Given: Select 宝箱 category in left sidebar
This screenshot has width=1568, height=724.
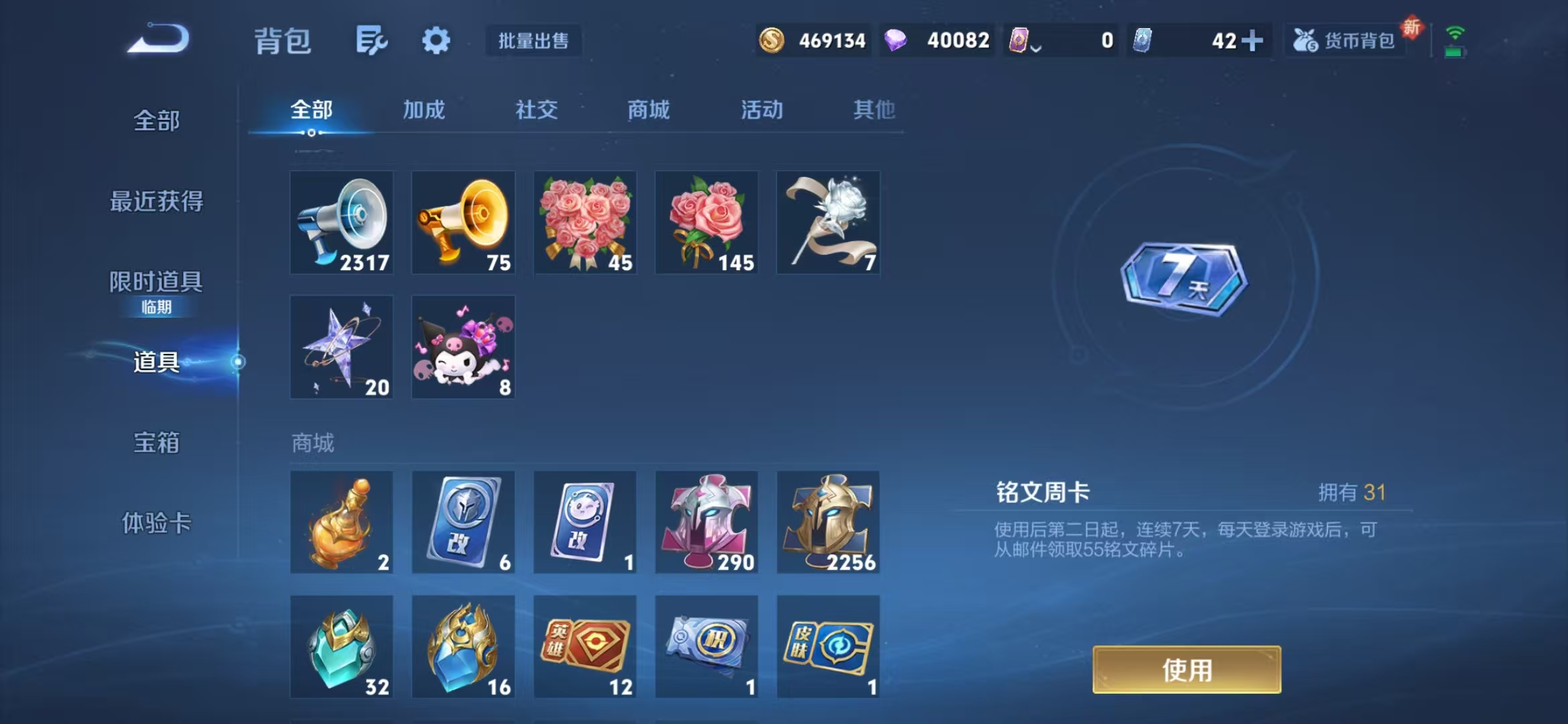Looking at the screenshot, I should (x=155, y=442).
